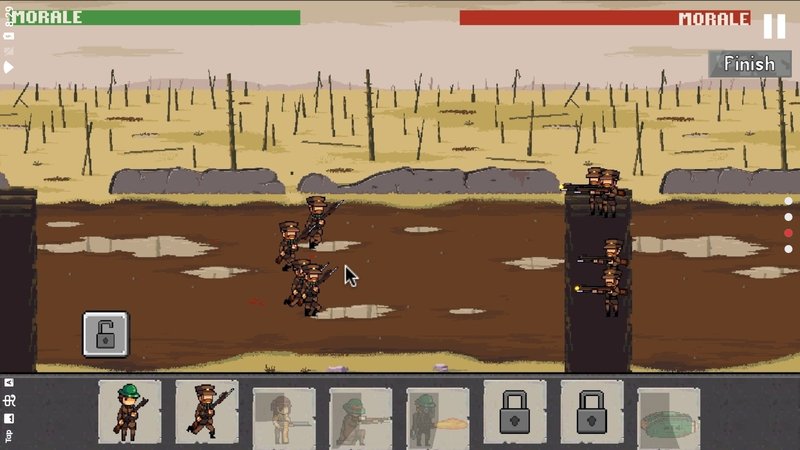The height and width of the screenshot is (450, 800).
Task: Select the greyed-out machine gunner card
Action: click(x=361, y=415)
